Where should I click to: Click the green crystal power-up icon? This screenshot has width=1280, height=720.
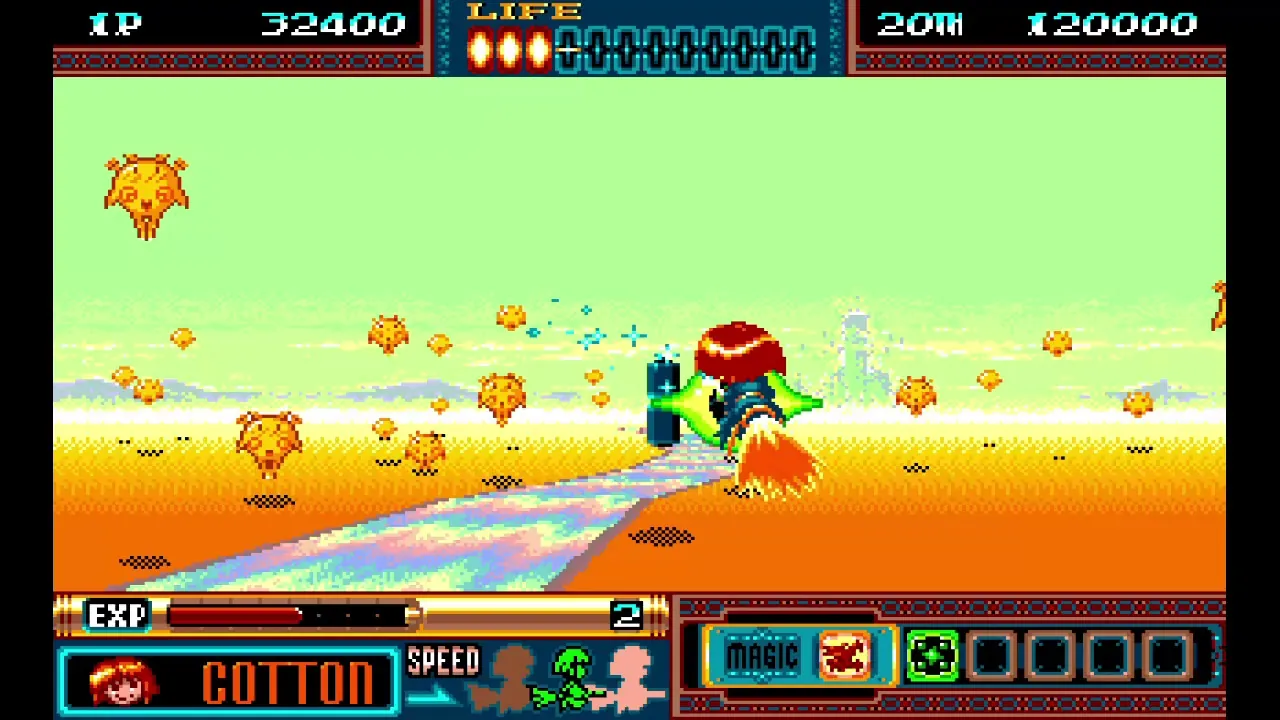[x=933, y=655]
